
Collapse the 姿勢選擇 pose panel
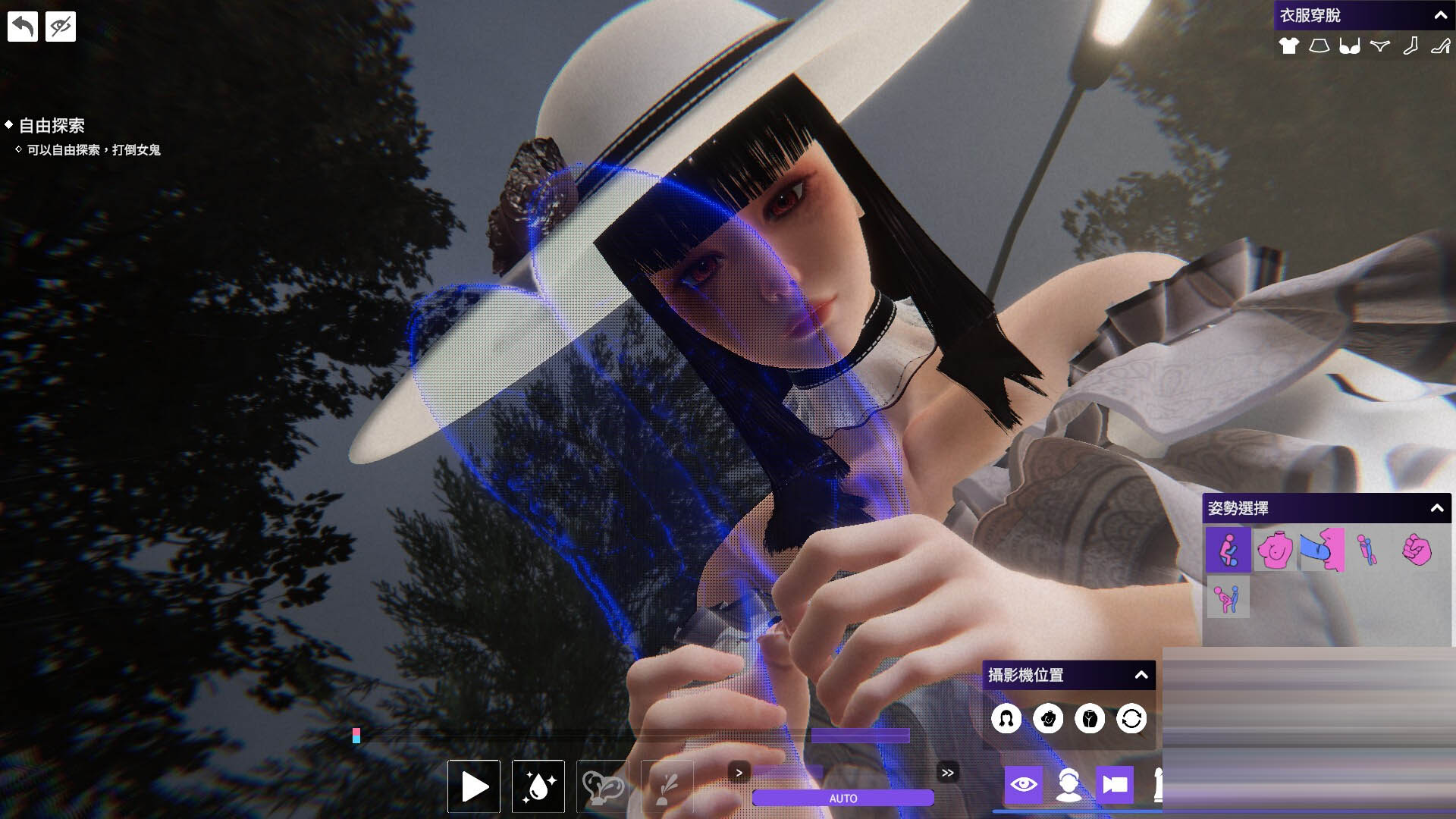pyautogui.click(x=1436, y=508)
